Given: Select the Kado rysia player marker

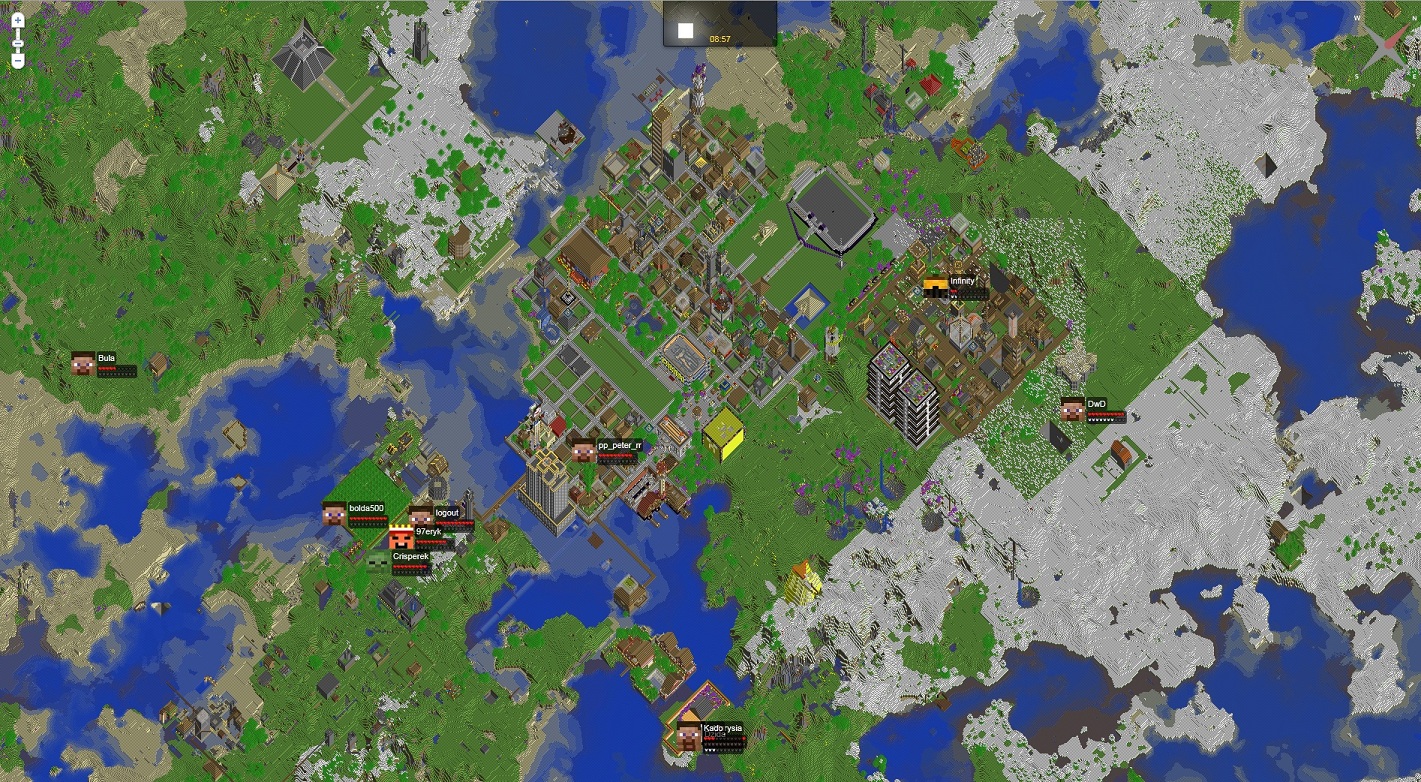Looking at the screenshot, I should point(689,735).
